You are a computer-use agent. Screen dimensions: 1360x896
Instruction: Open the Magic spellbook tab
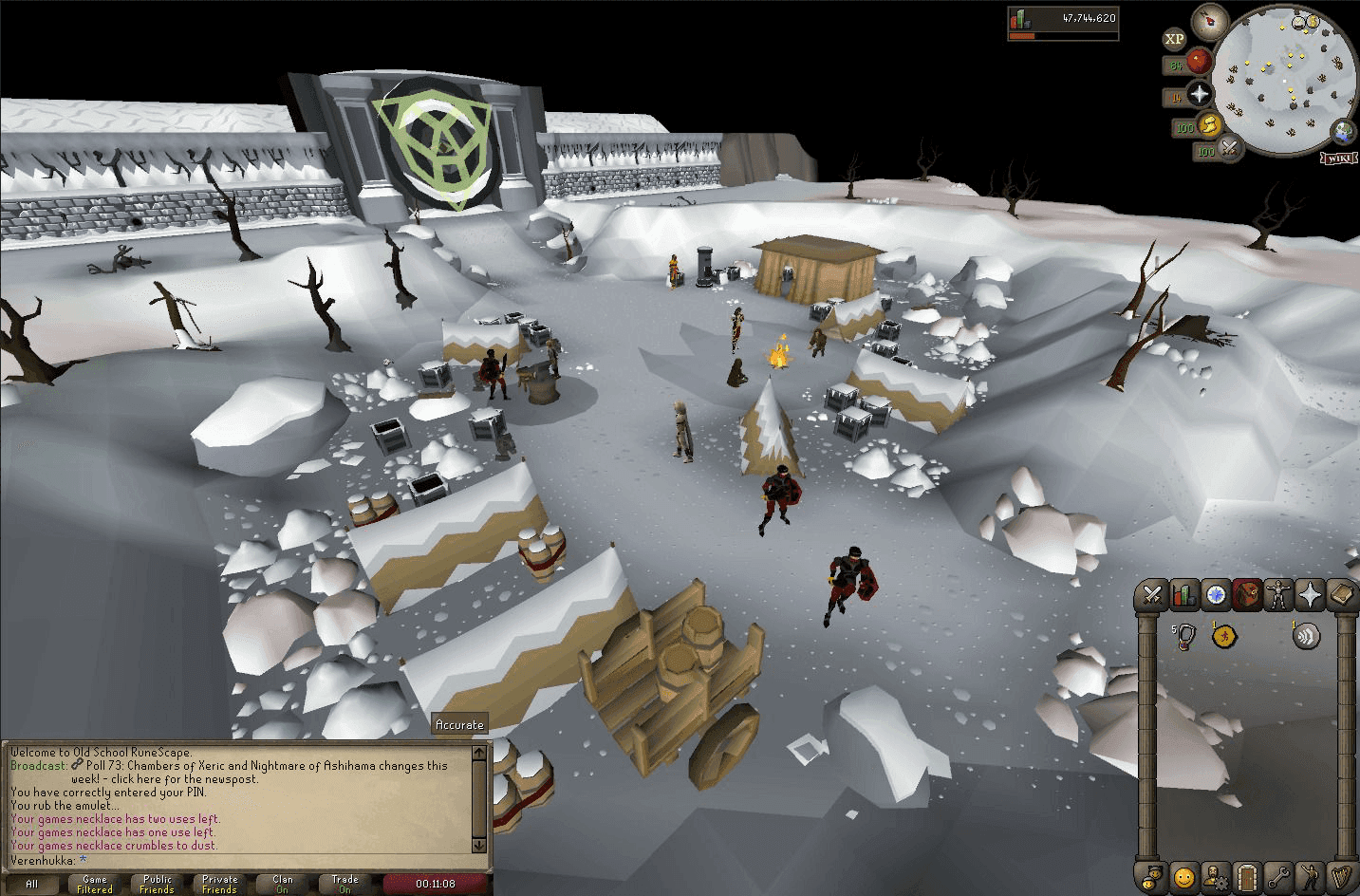pos(1340,595)
